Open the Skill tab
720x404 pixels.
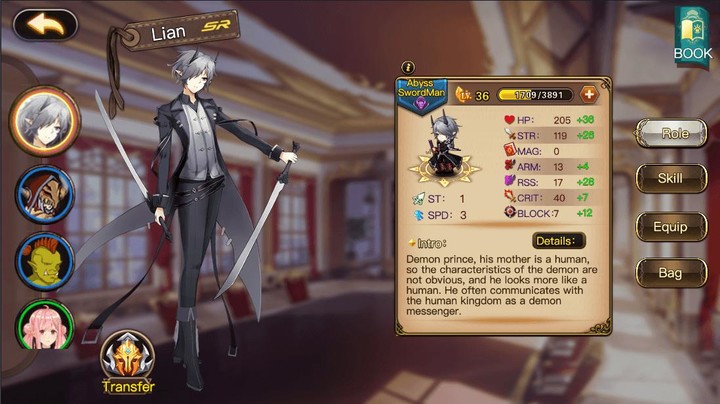click(671, 179)
